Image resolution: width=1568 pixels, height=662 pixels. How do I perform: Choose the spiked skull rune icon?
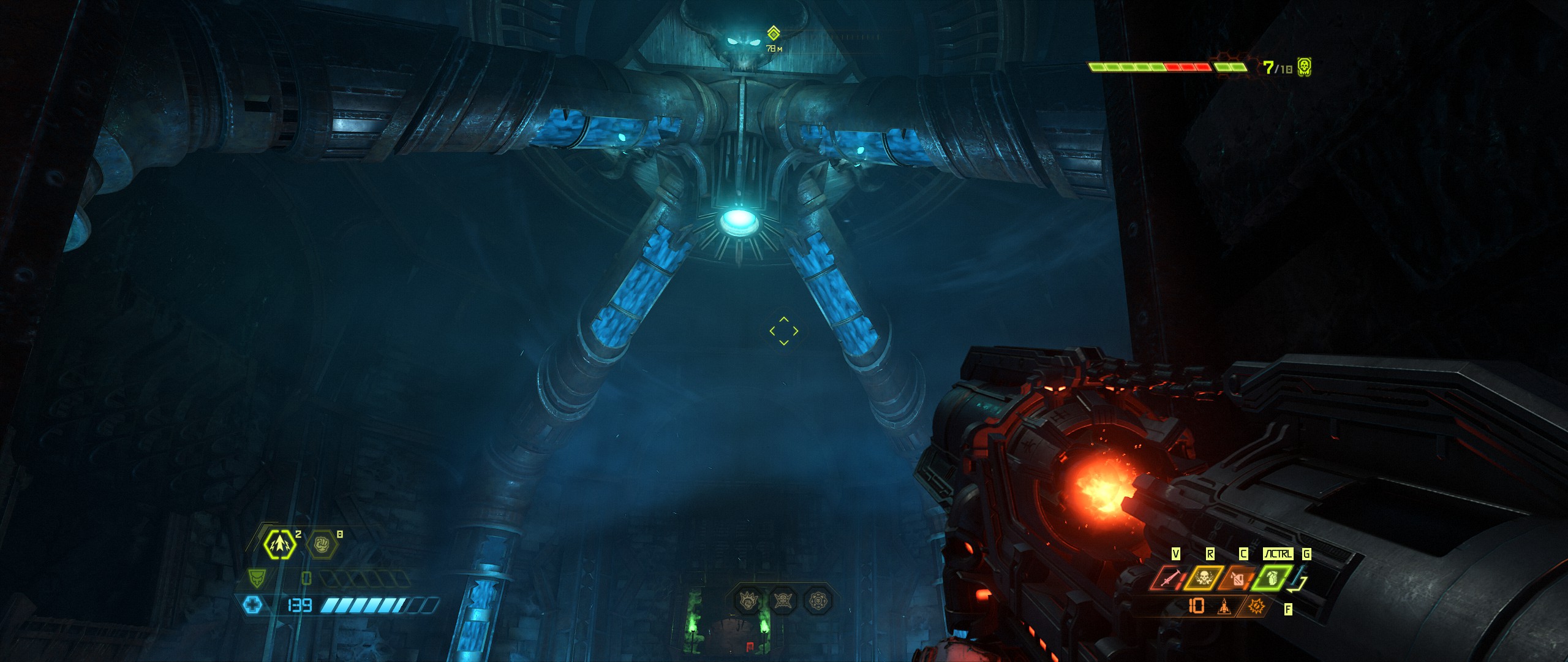click(783, 599)
